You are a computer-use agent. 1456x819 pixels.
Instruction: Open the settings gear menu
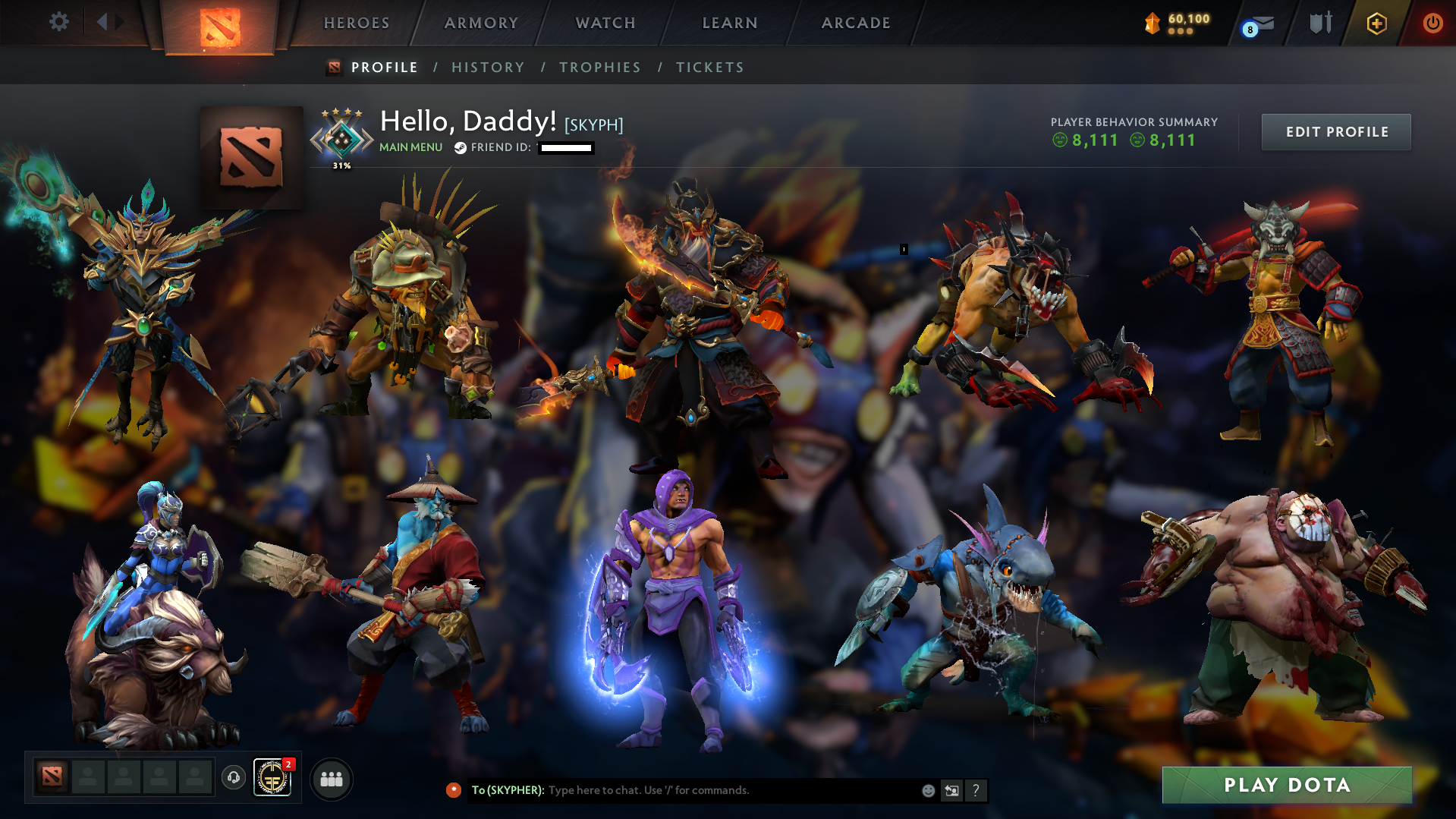[x=58, y=22]
